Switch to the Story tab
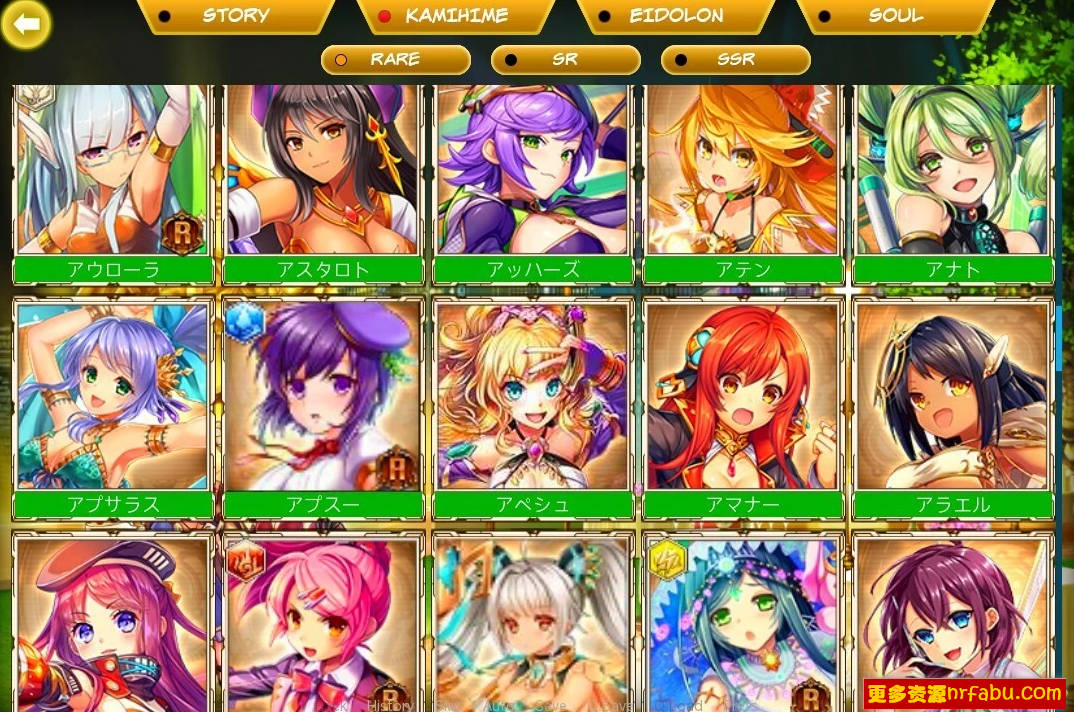The height and width of the screenshot is (712, 1074). (235, 15)
